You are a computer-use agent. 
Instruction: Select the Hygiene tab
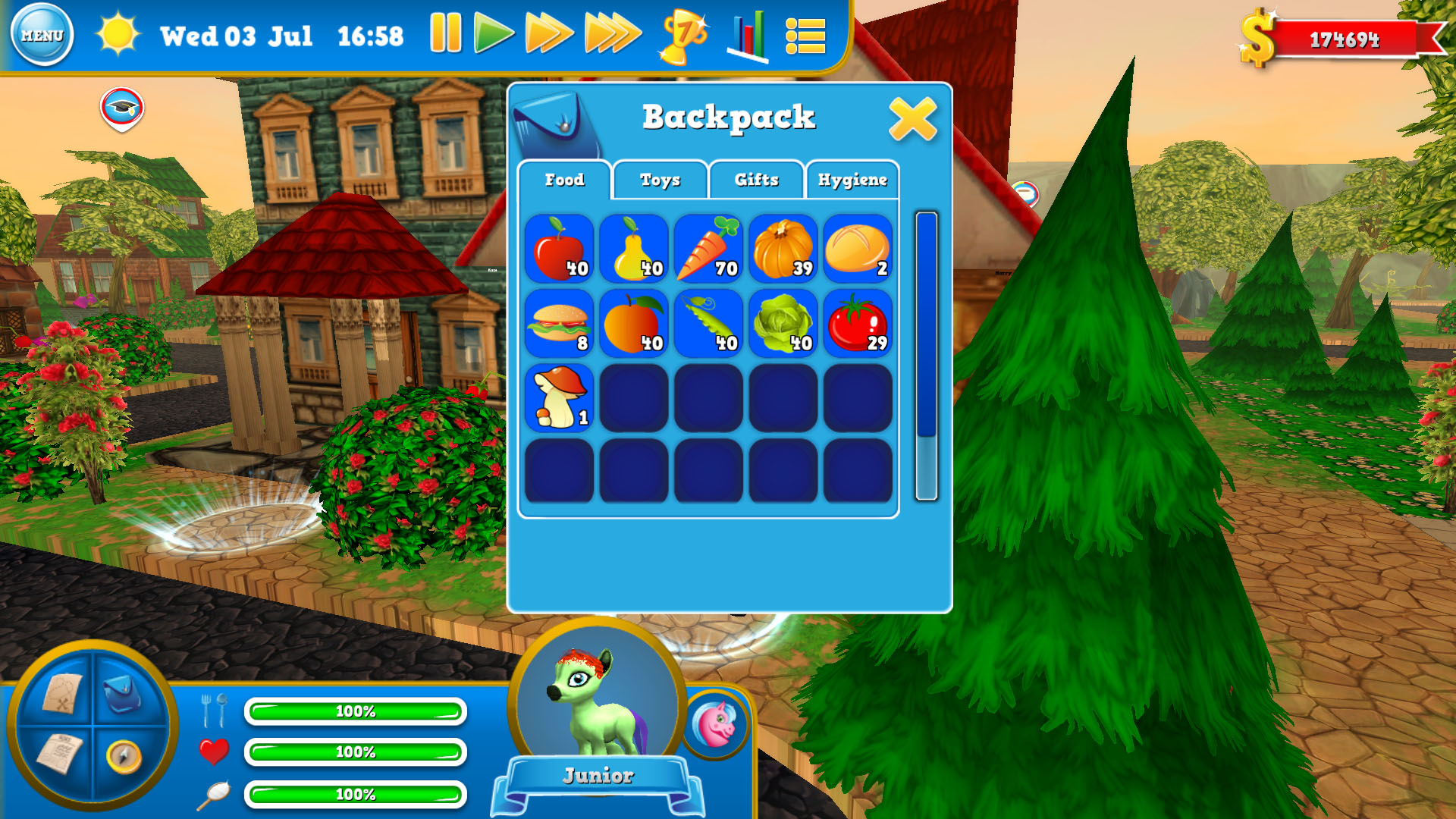click(852, 180)
